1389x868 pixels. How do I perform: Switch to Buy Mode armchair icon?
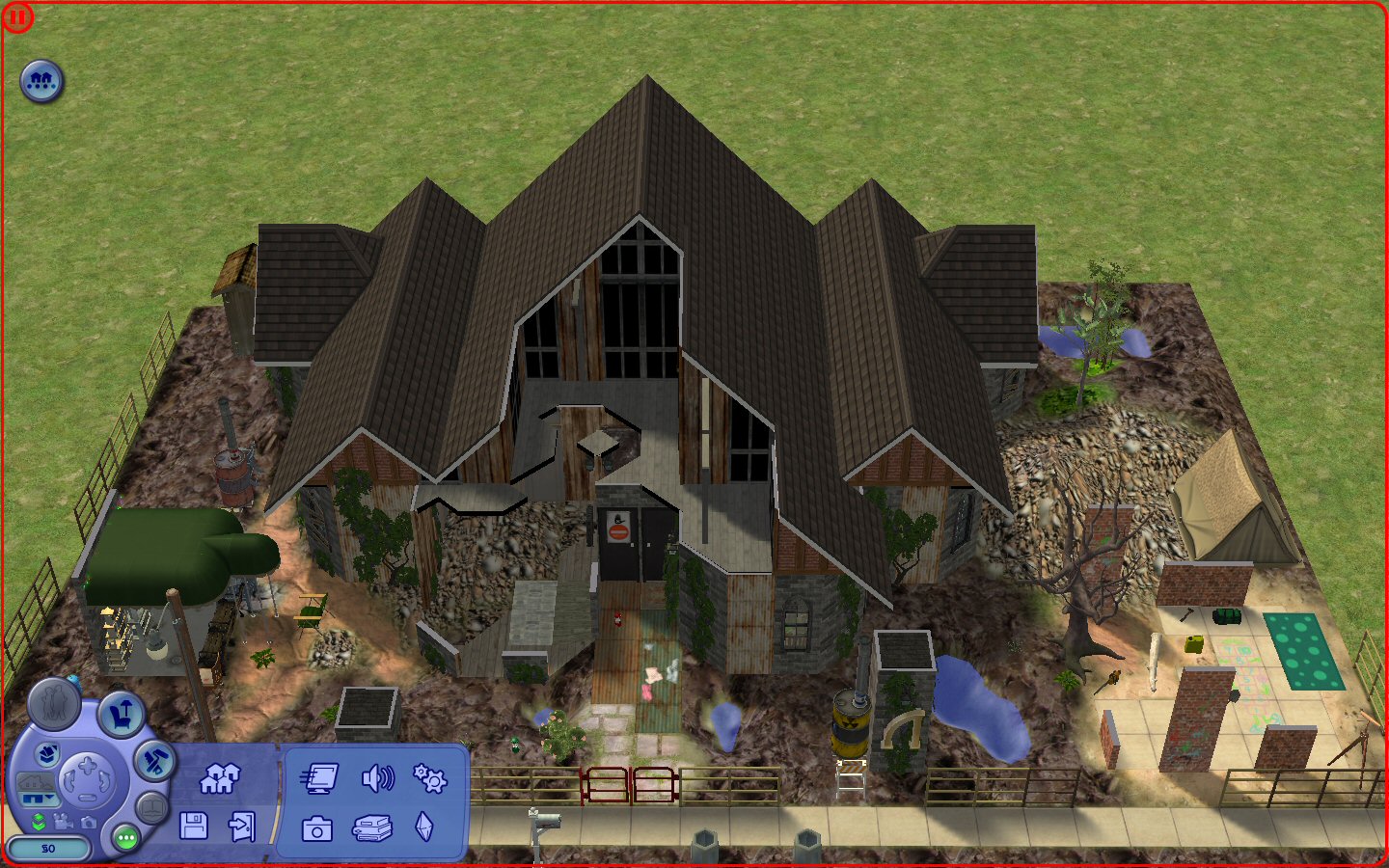click(122, 713)
